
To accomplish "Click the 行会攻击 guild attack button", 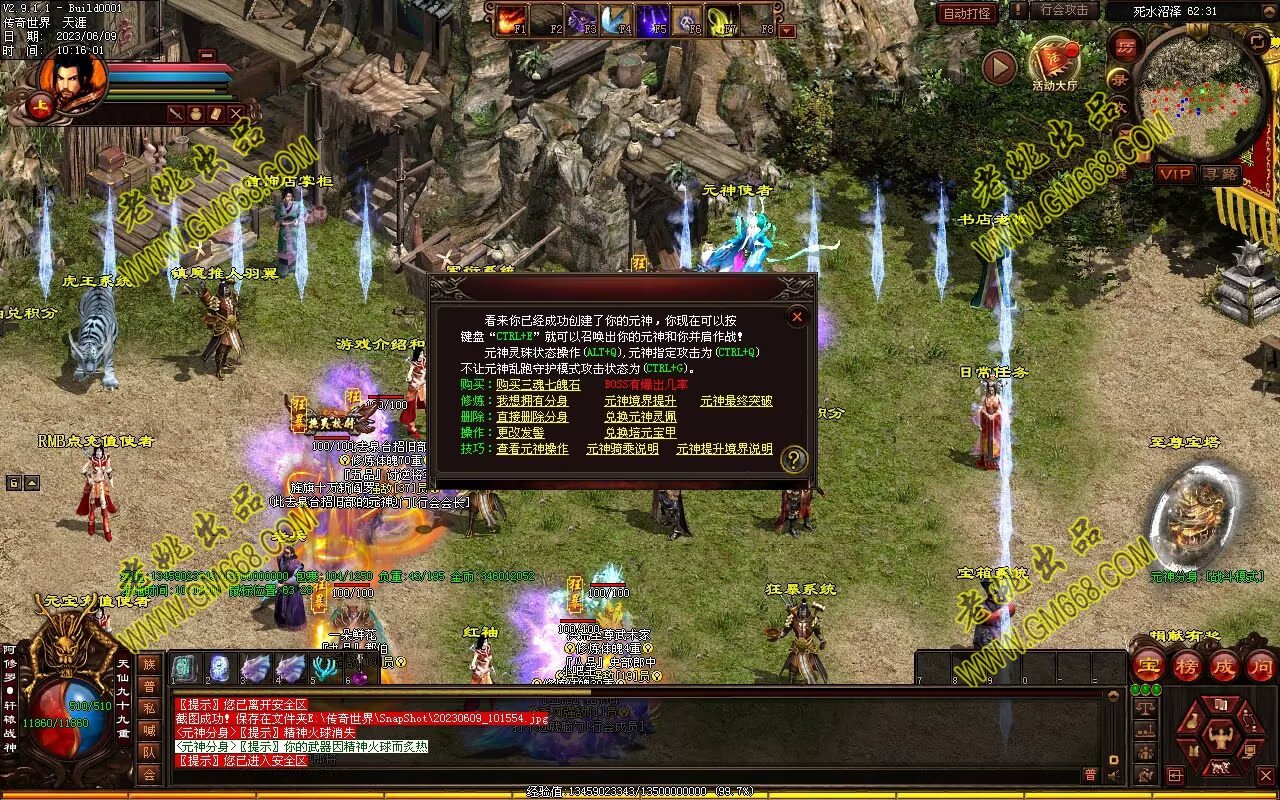I will [1064, 10].
